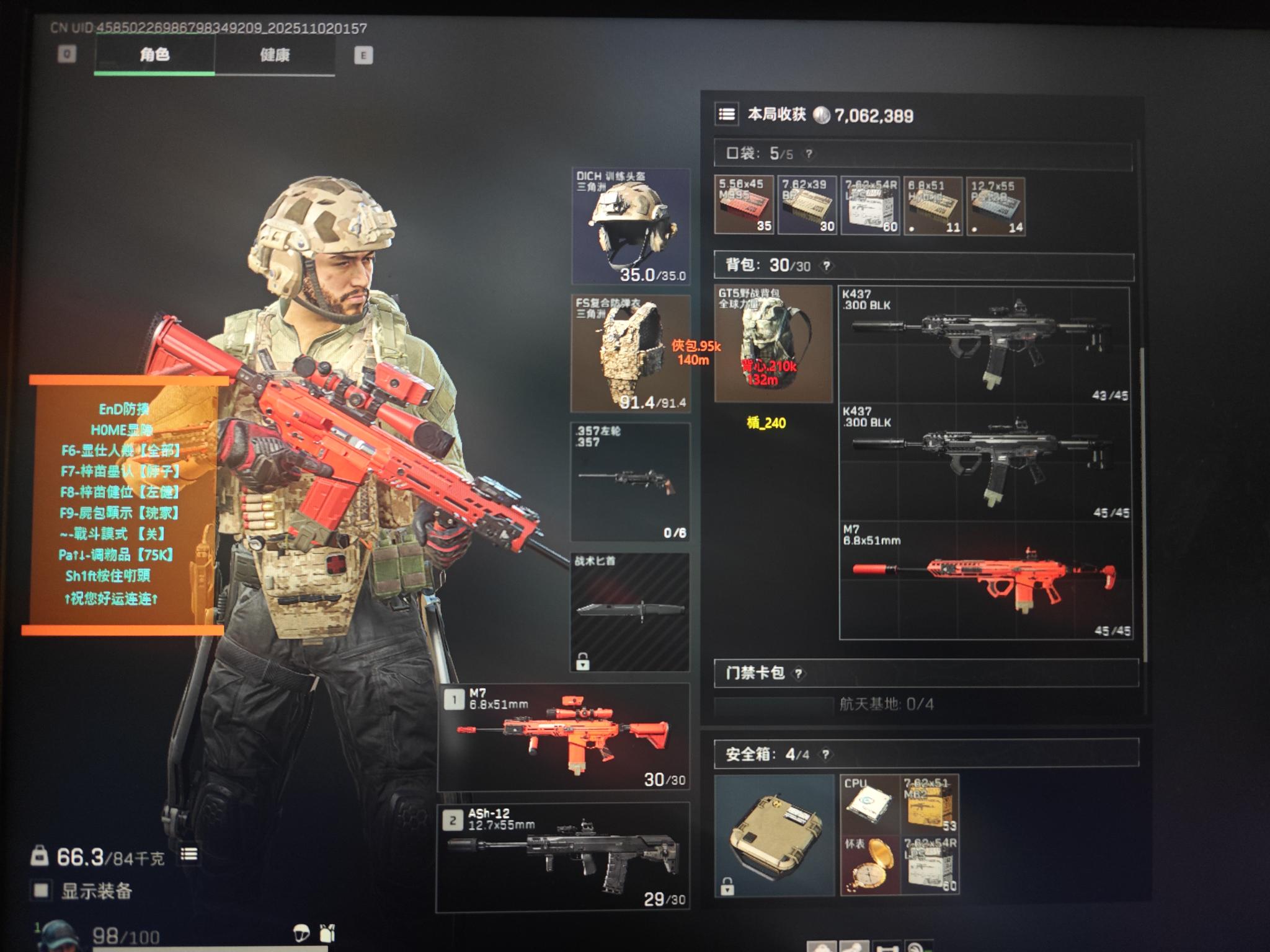Choose the 6.8x51 ammo stack
Screen dimensions: 1270x952
tap(933, 205)
